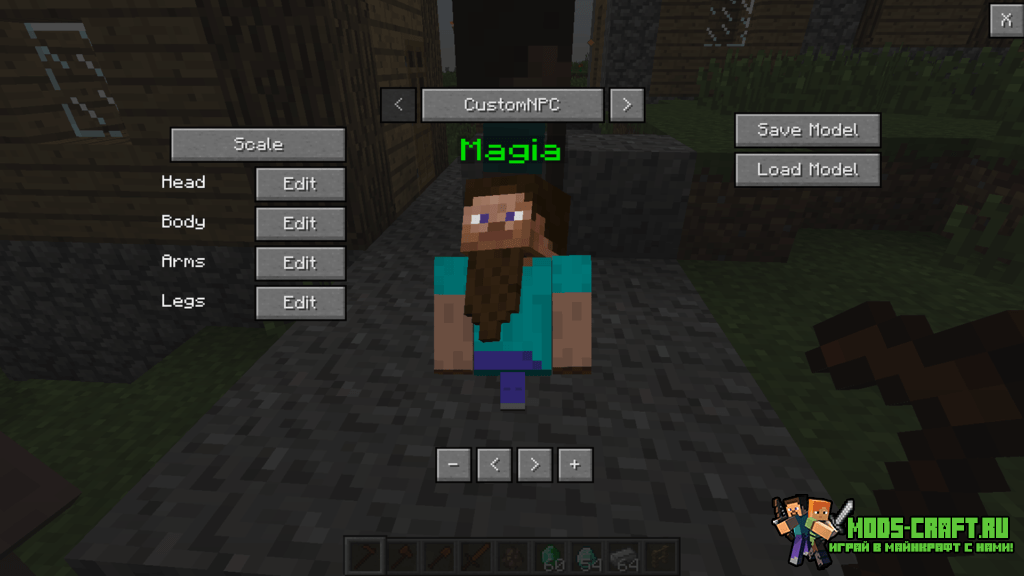This screenshot has height=576, width=1024.
Task: Choose Load Model
Action: coord(807,170)
